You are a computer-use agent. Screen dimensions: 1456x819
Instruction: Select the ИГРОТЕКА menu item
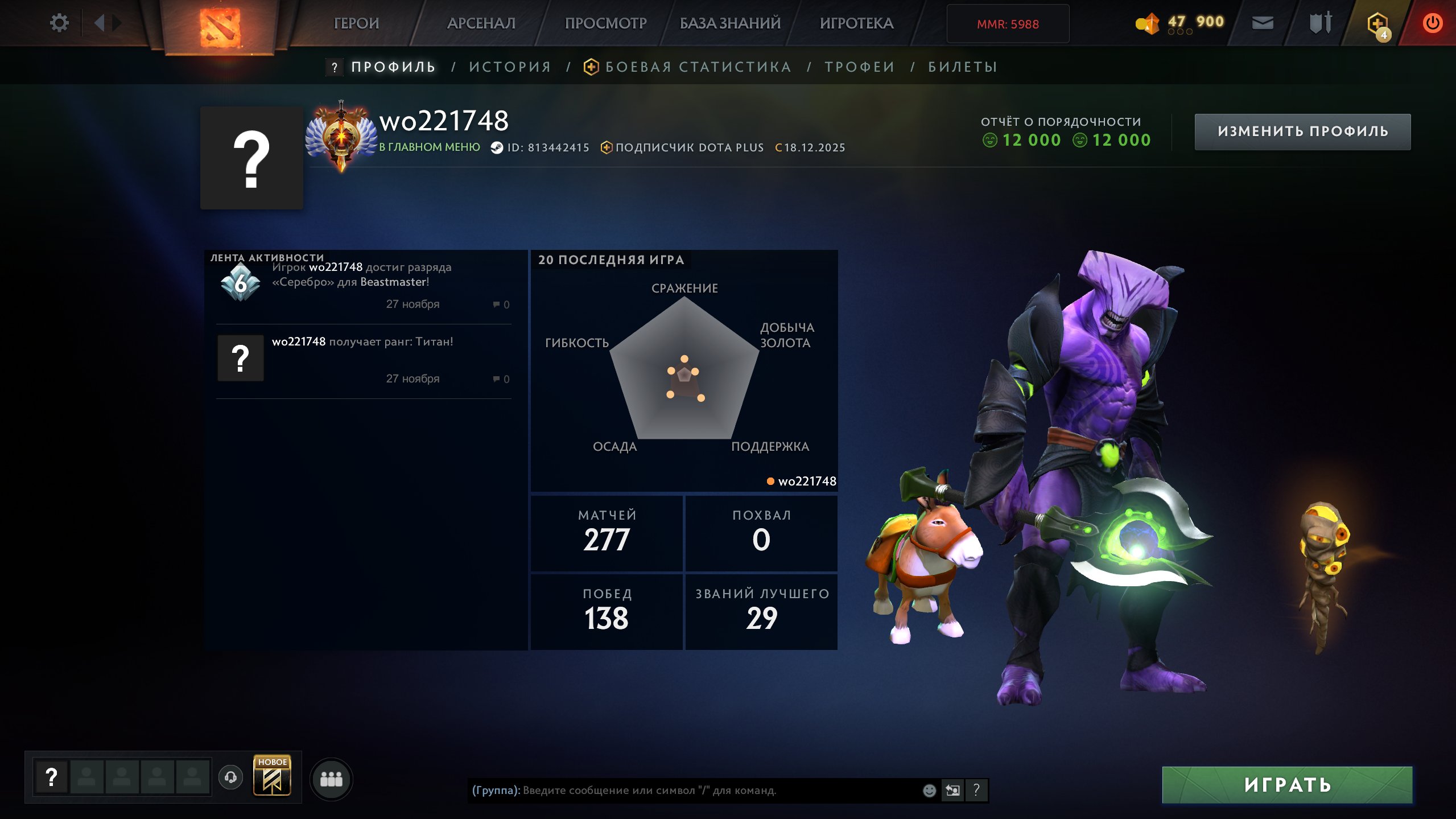coord(857,23)
